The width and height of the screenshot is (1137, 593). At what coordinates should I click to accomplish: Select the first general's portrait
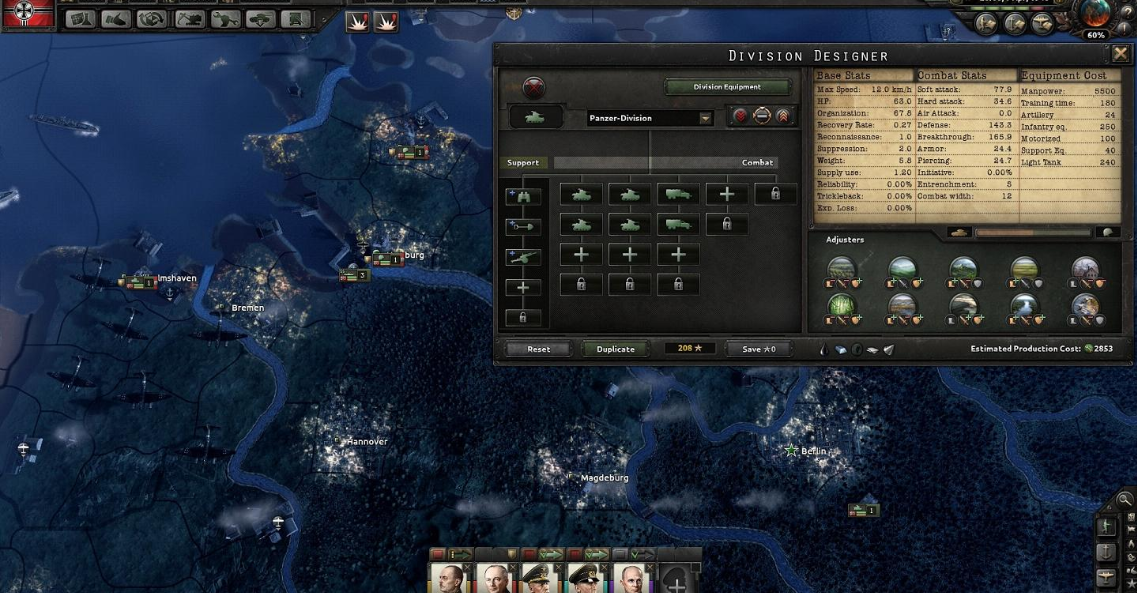(x=448, y=578)
